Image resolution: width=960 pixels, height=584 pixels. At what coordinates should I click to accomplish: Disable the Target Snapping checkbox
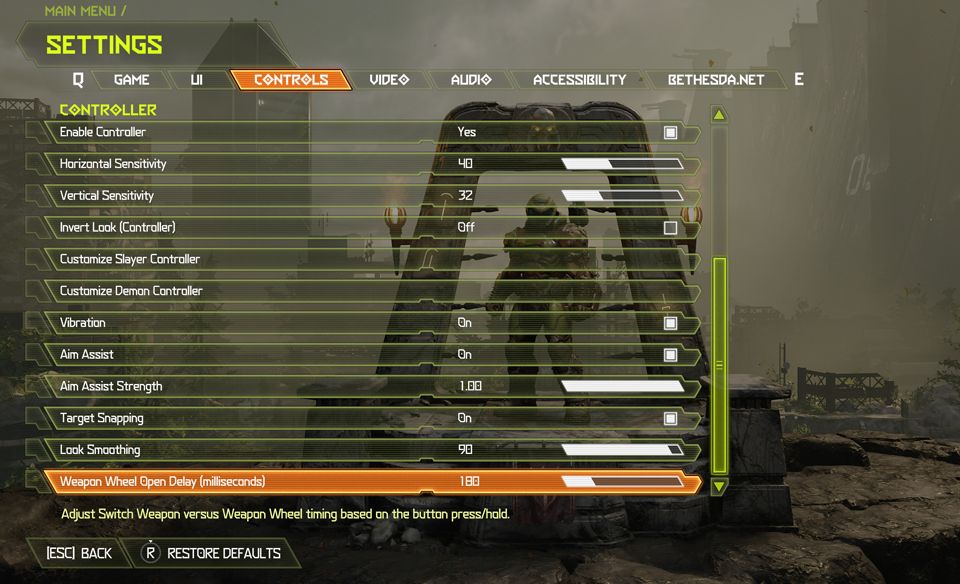tap(670, 418)
